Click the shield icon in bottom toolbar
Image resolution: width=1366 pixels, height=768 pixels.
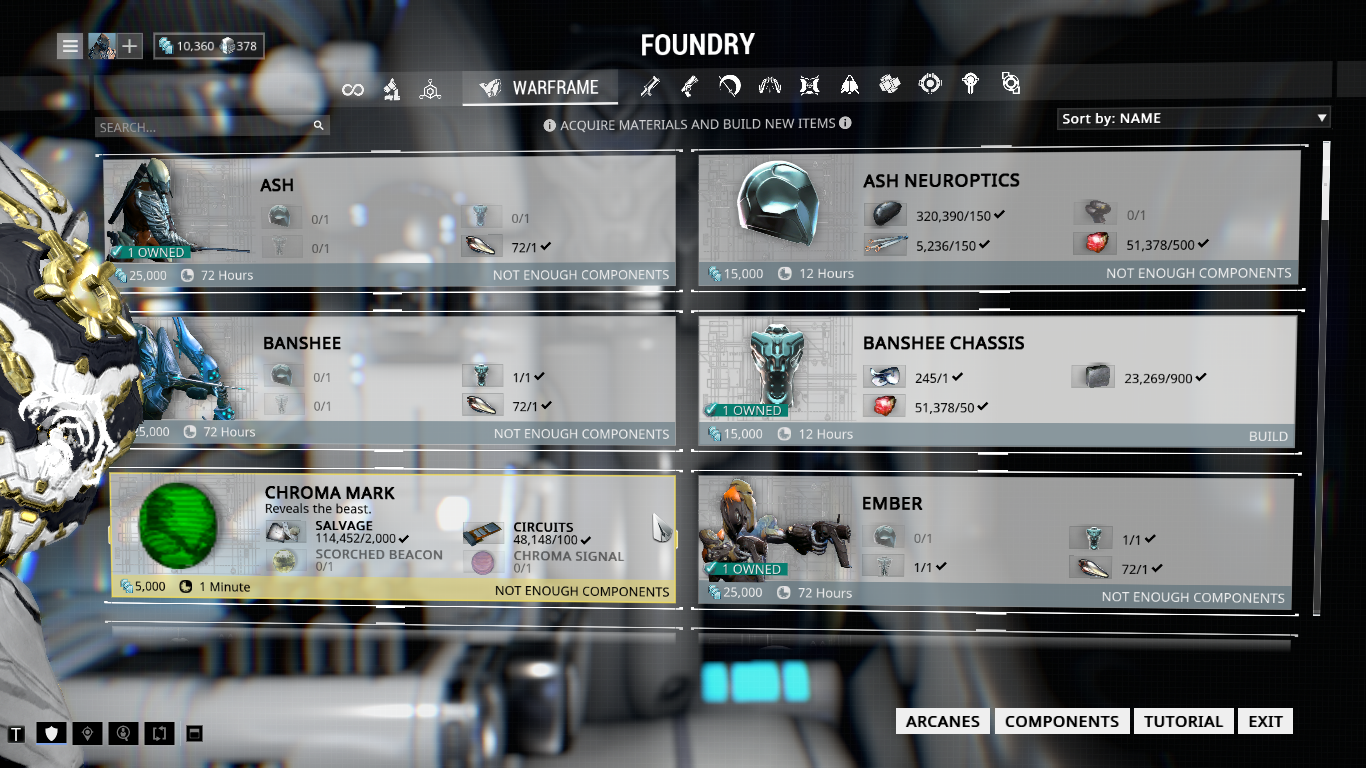(x=52, y=734)
